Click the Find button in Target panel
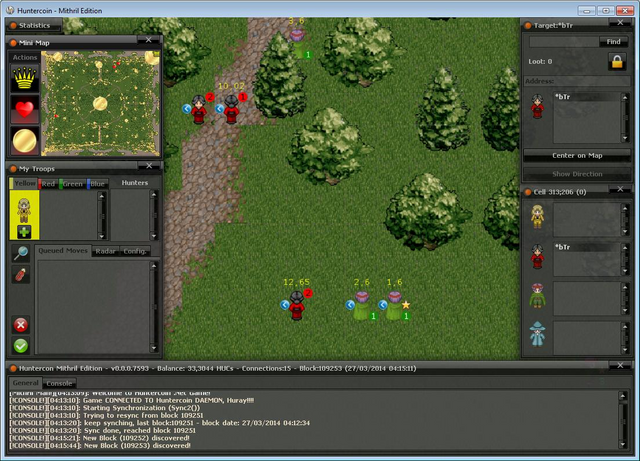Image resolution: width=640 pixels, height=461 pixels. [x=612, y=42]
